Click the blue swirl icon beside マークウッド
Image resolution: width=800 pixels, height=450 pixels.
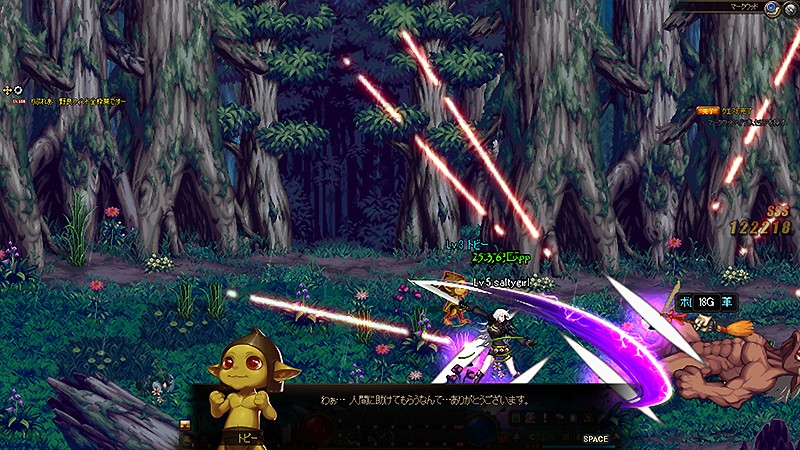773,8
